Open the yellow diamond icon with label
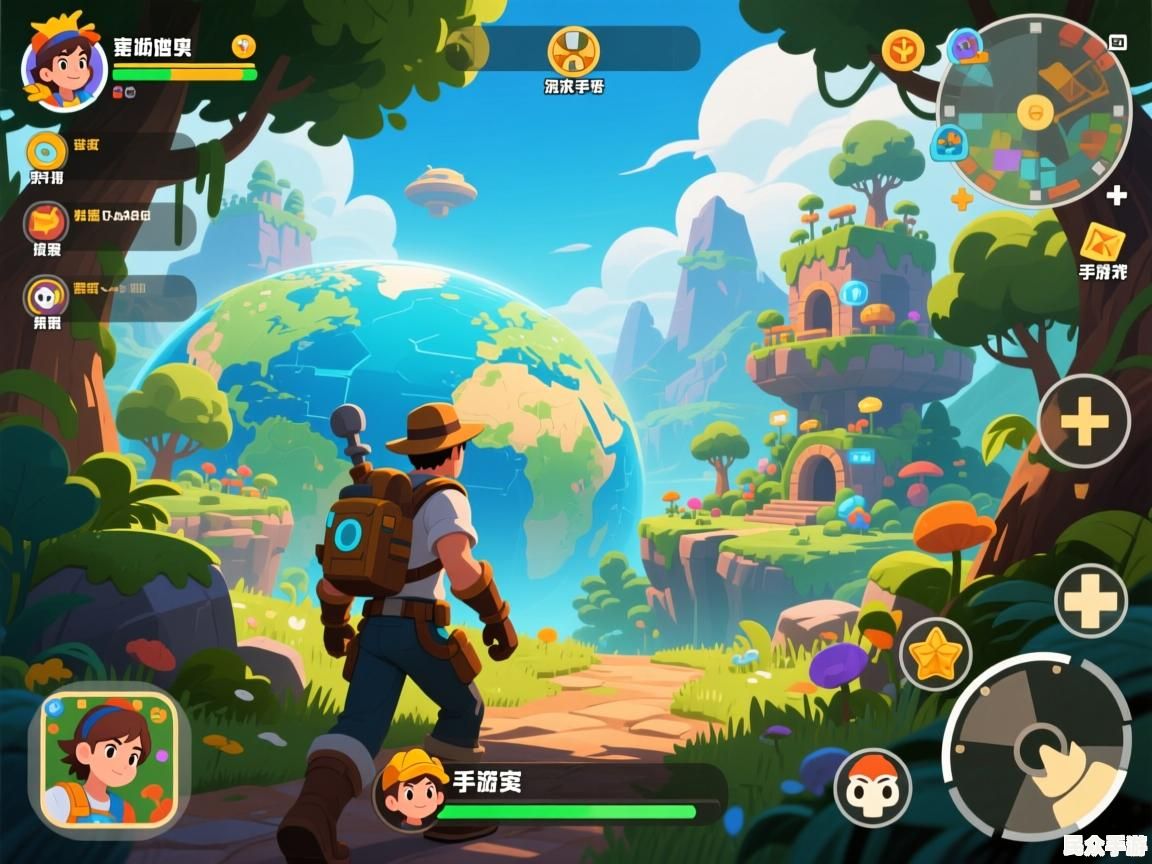This screenshot has height=864, width=1152. click(x=1102, y=242)
